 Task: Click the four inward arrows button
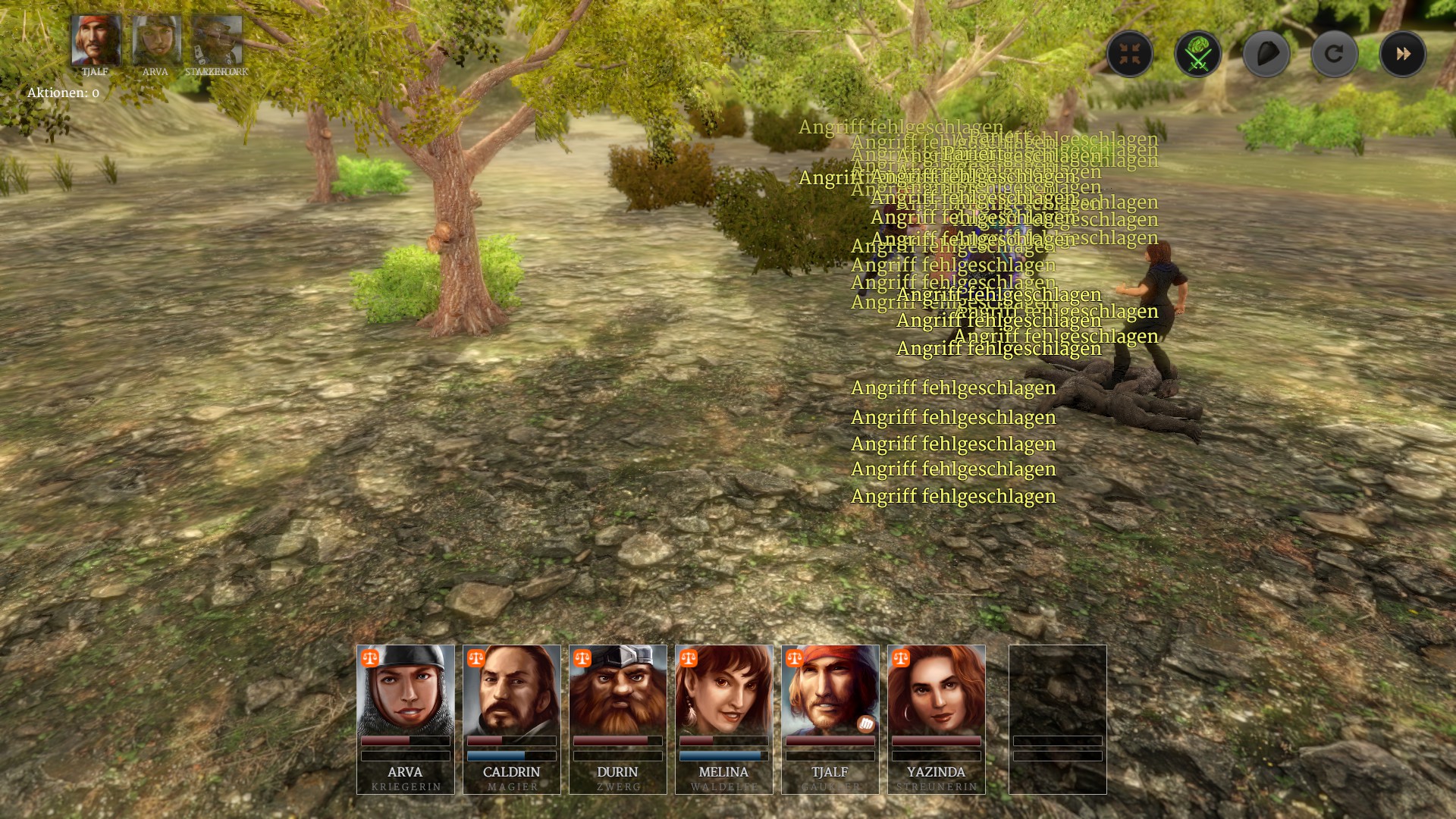(1129, 54)
